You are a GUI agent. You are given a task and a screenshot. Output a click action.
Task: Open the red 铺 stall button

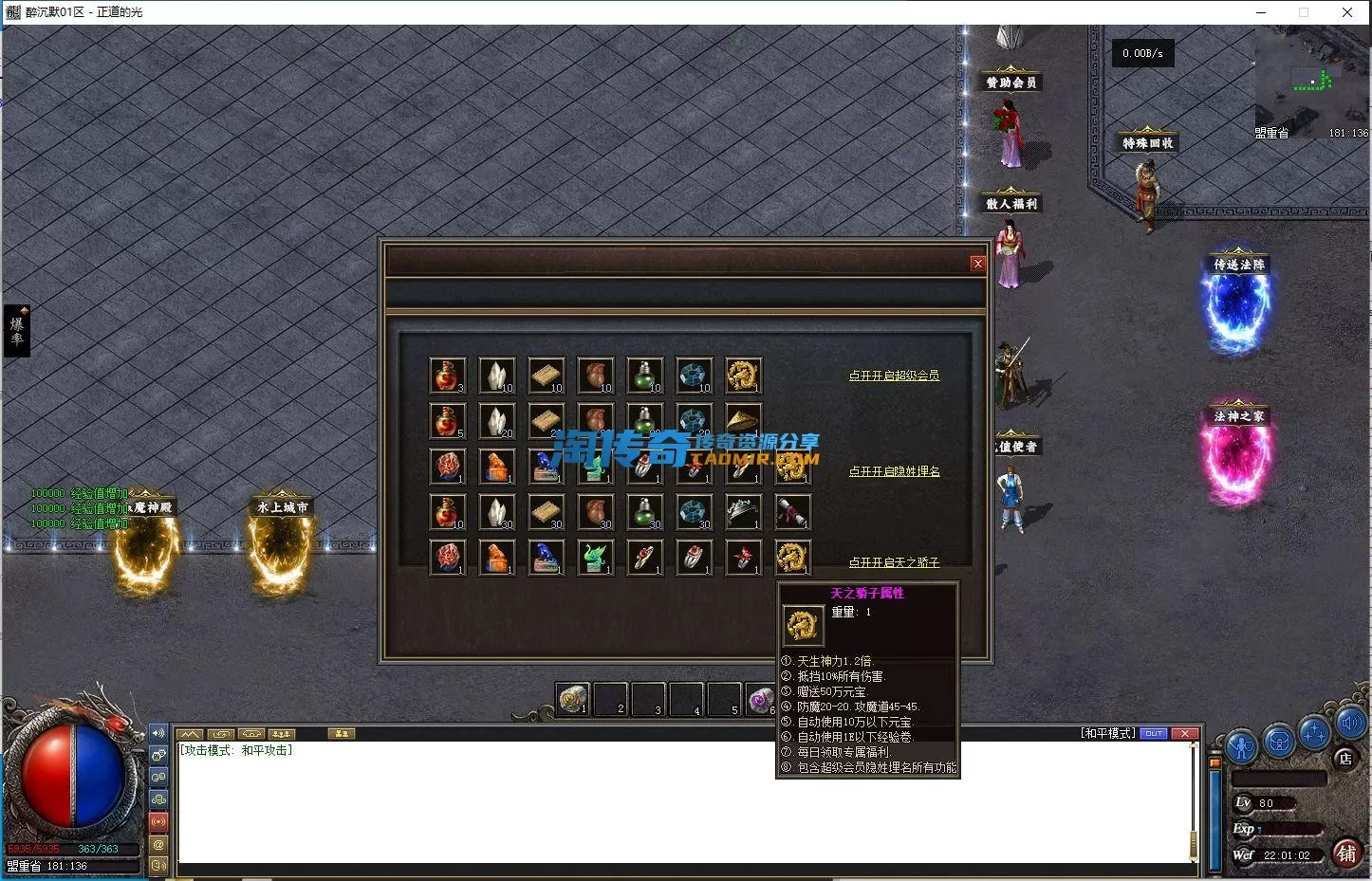(1346, 853)
